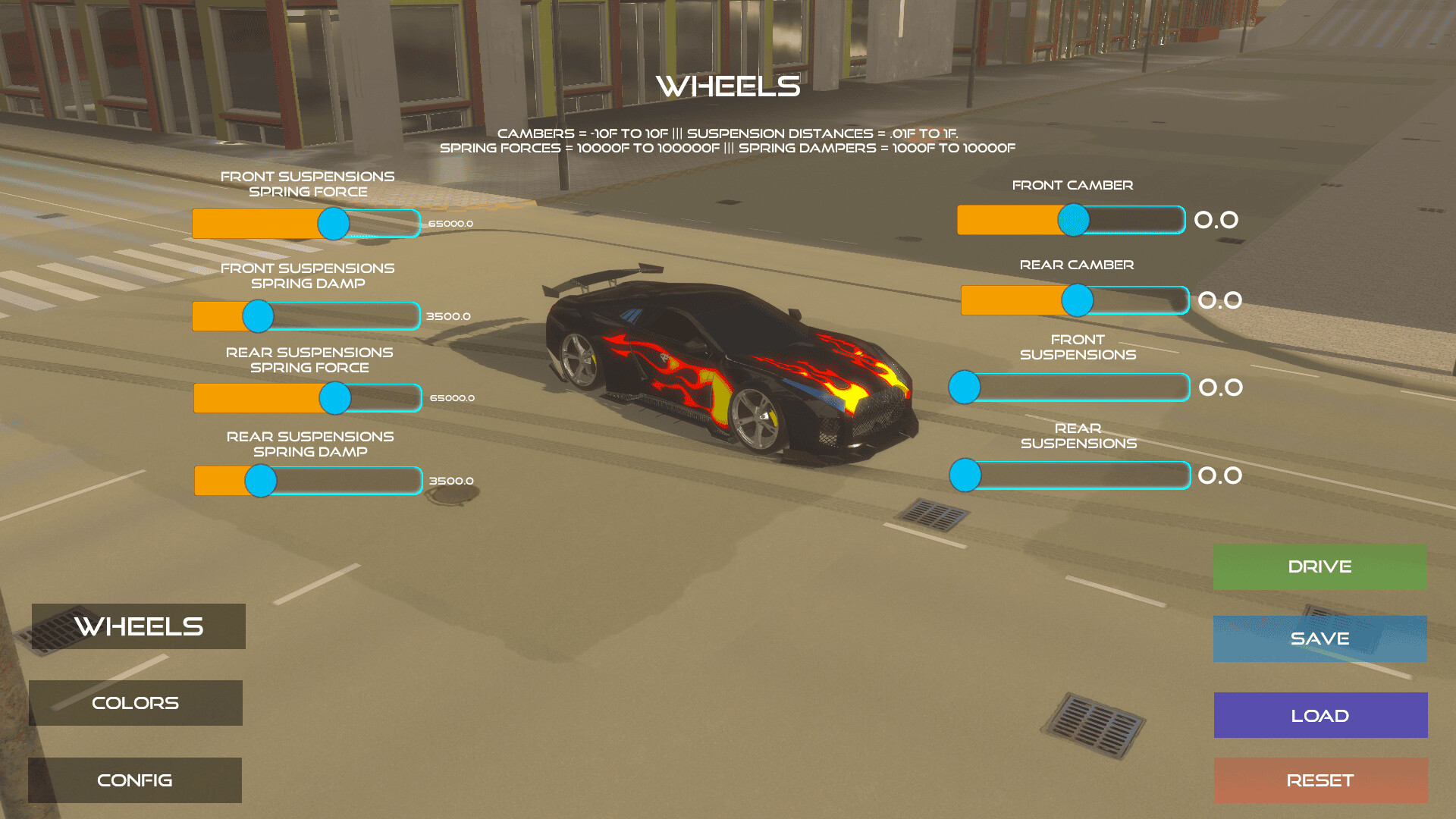Select the car model in the scene
This screenshot has width=1456, height=819.
[728, 356]
